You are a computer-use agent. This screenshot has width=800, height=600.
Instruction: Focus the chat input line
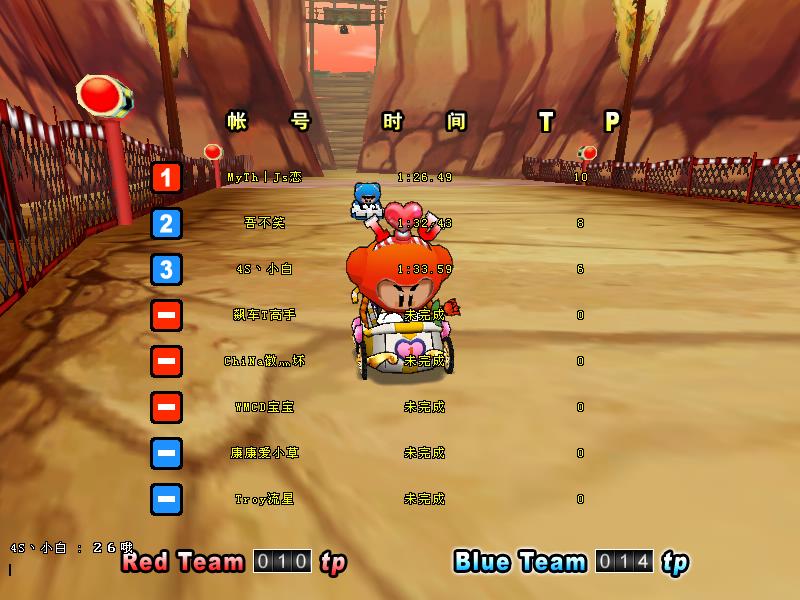pos(60,569)
